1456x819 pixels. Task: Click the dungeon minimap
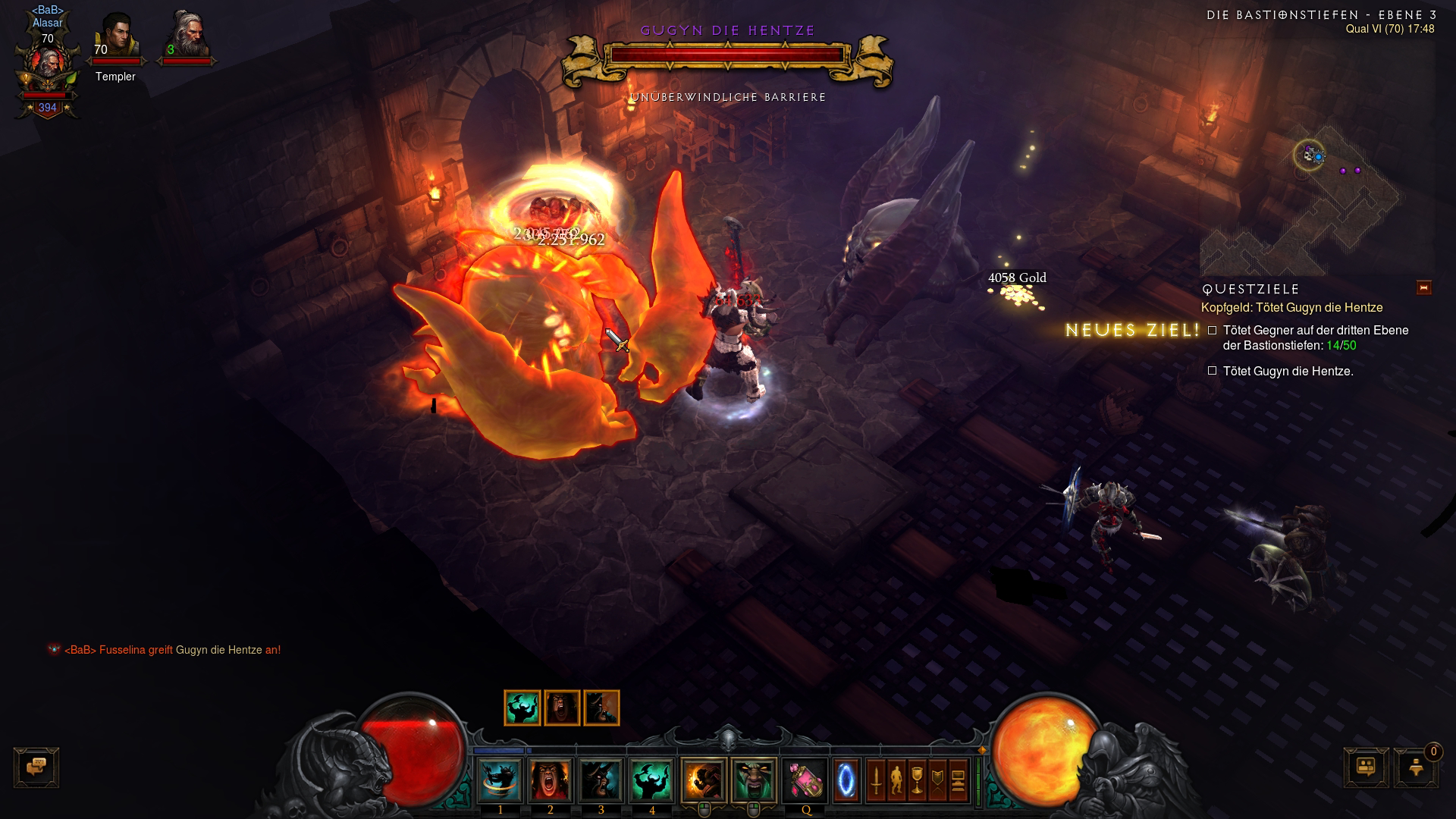(1319, 197)
